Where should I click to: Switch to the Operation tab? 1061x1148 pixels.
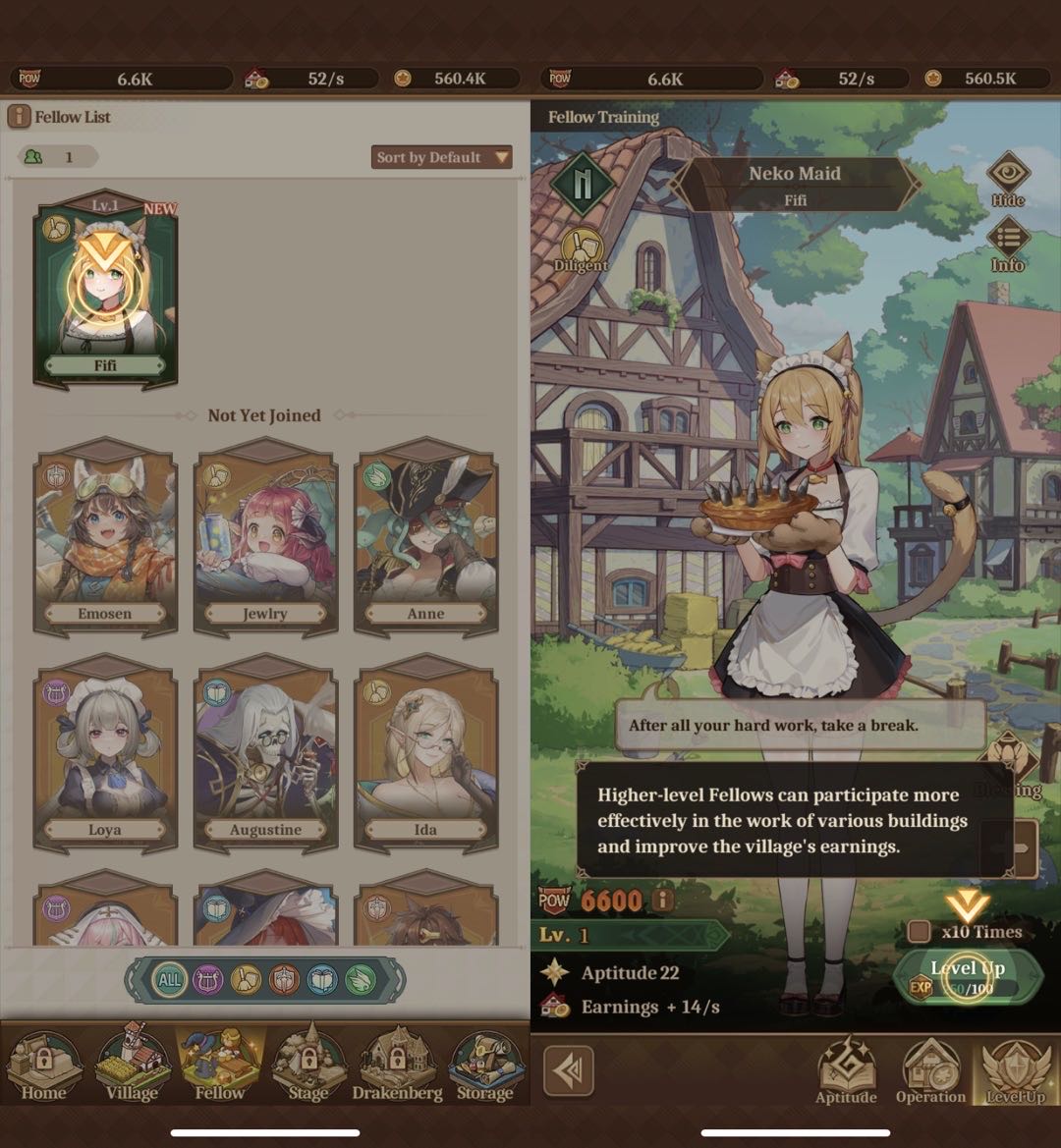tap(930, 1070)
